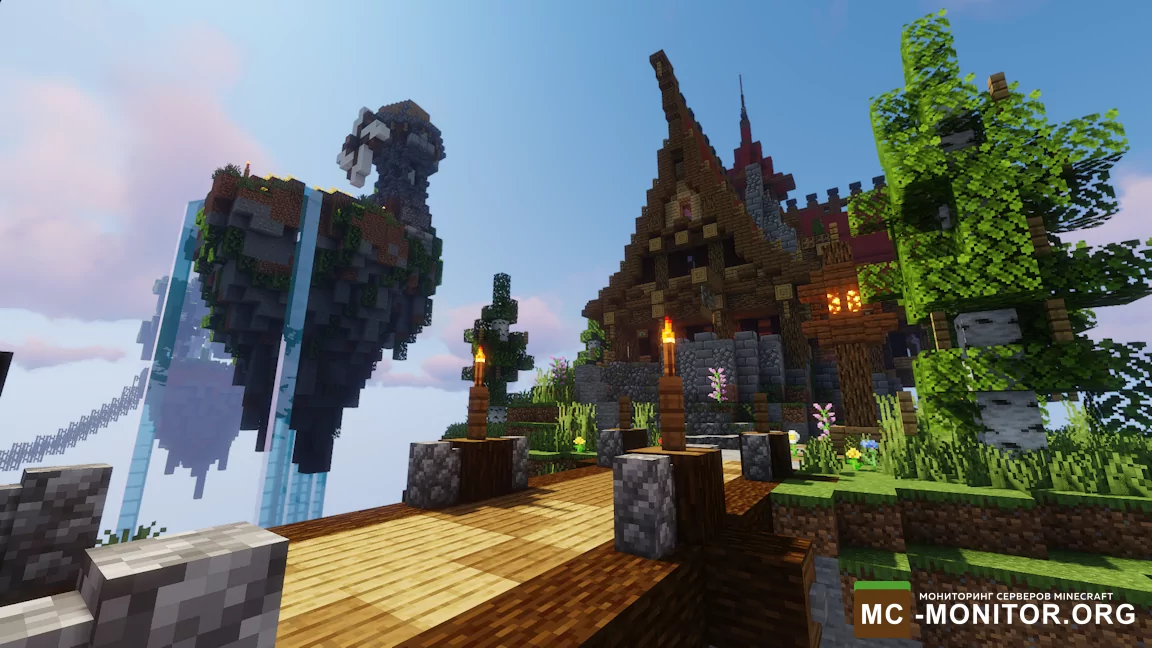Click the MC-MONITOR.ORG watermark logo
This screenshot has width=1152, height=648.
tap(995, 608)
